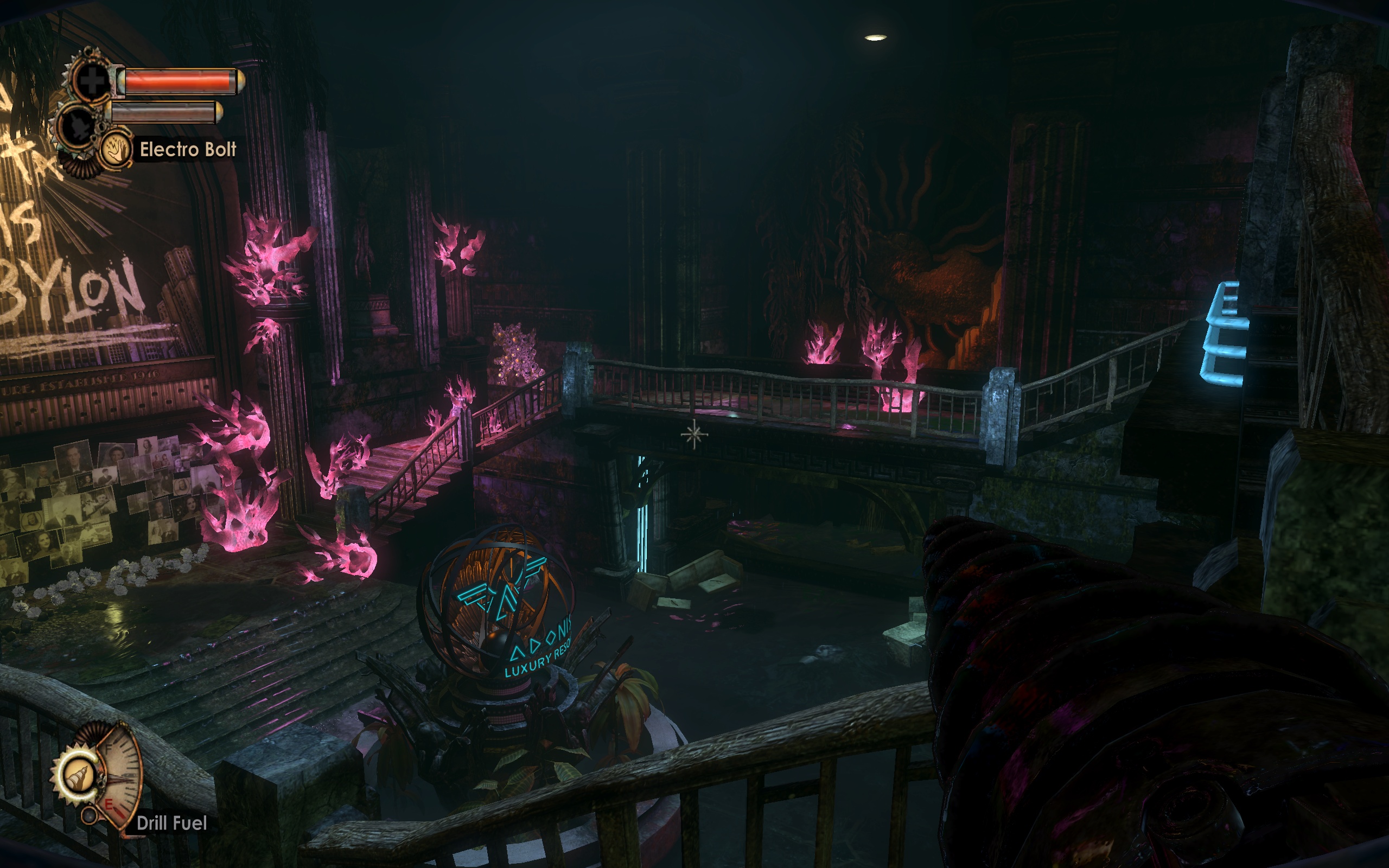Click the red E empty marker on the fuel gauge
Image resolution: width=1389 pixels, height=868 pixels.
(x=109, y=806)
